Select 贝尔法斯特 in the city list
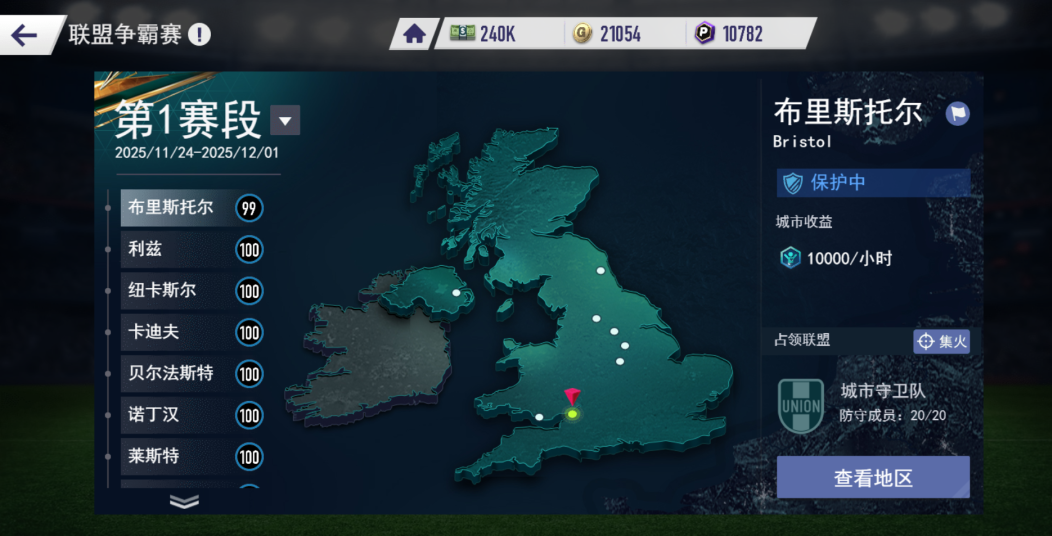 tap(172, 374)
